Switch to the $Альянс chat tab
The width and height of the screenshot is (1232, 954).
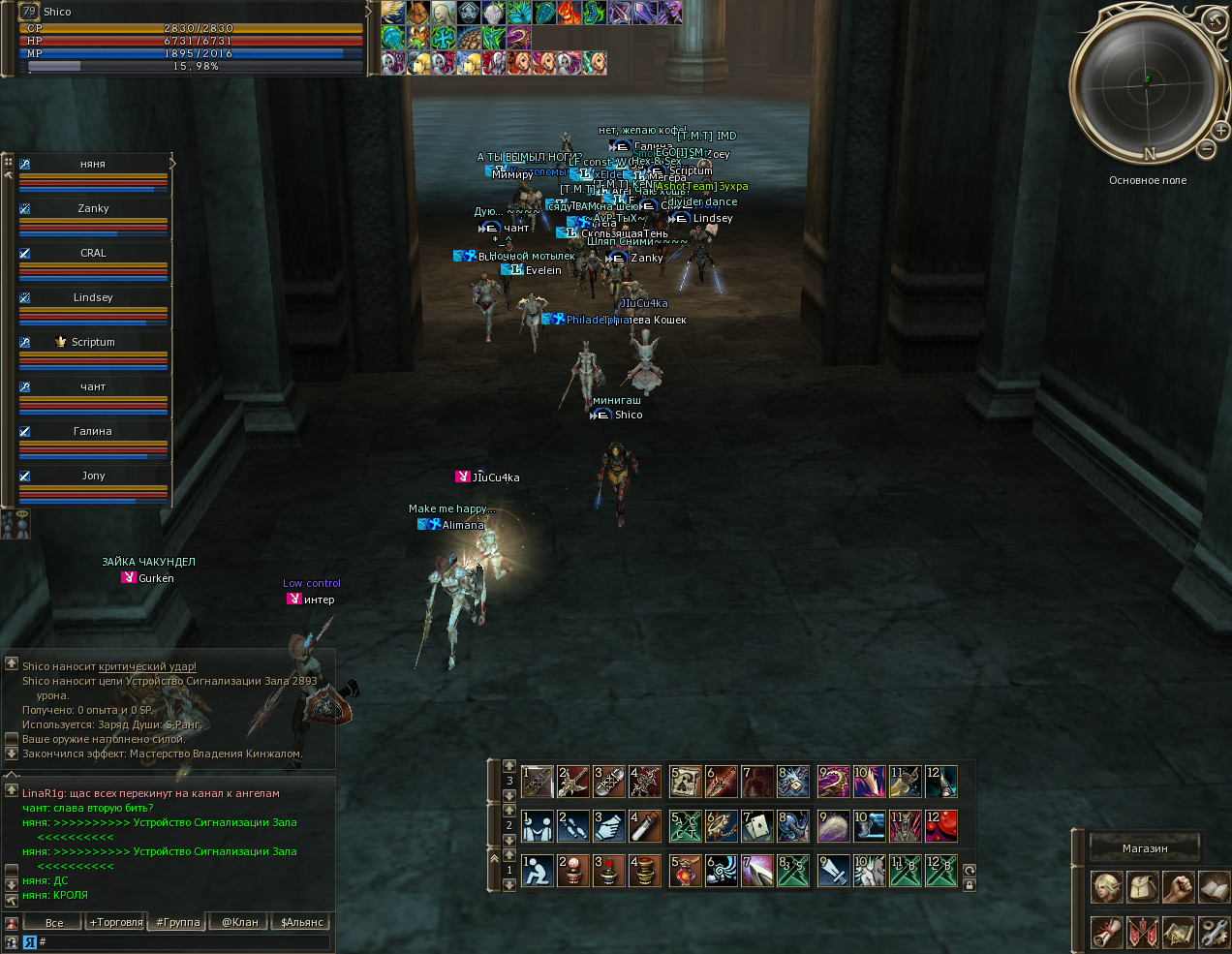301,922
